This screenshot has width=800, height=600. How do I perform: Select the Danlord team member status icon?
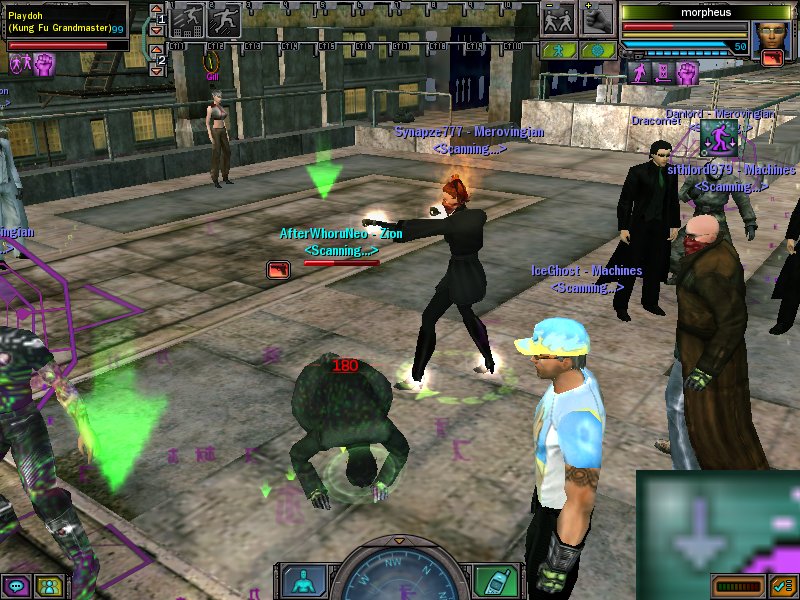pos(718,138)
